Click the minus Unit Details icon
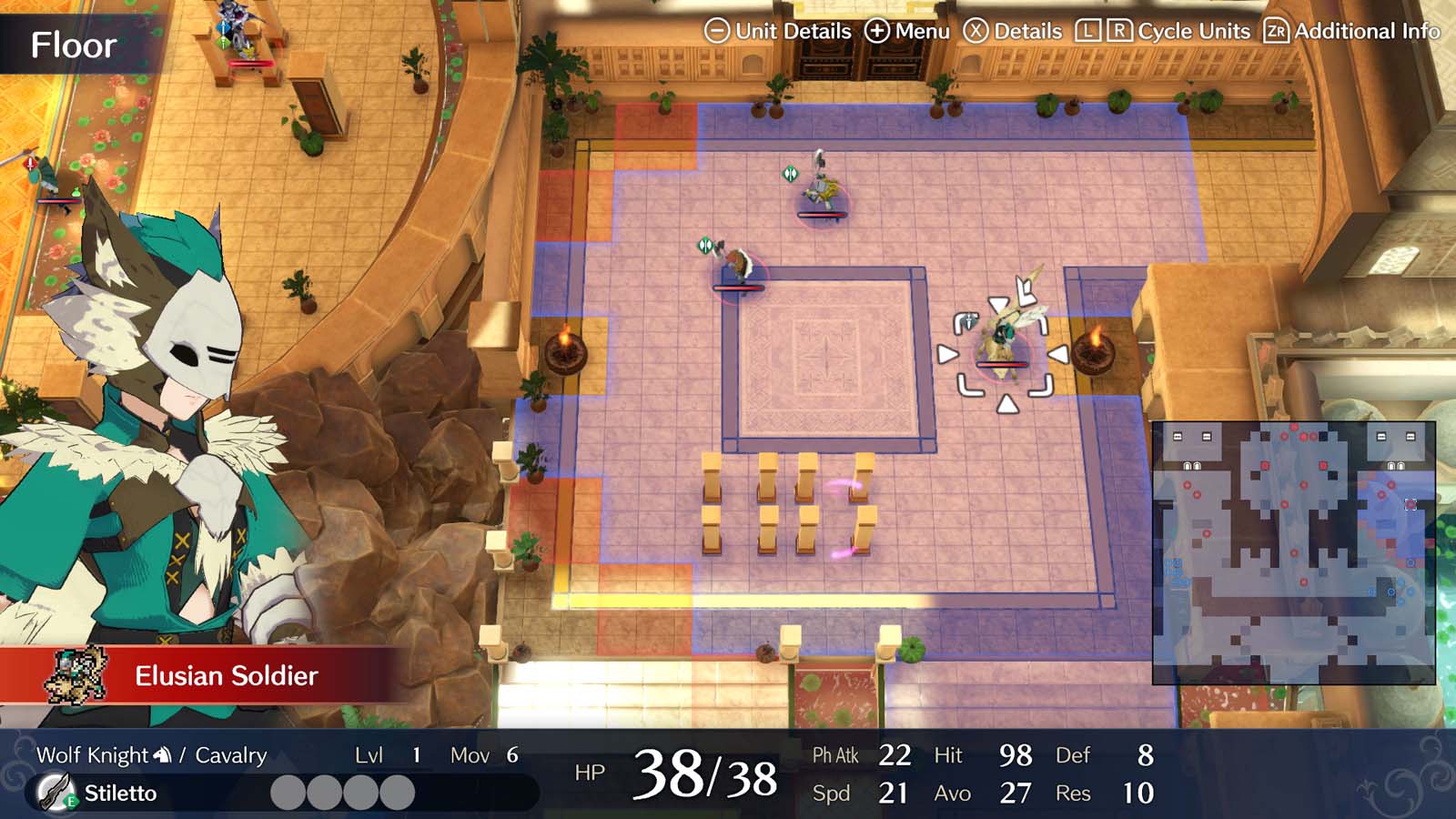Image resolution: width=1456 pixels, height=819 pixels. click(719, 30)
